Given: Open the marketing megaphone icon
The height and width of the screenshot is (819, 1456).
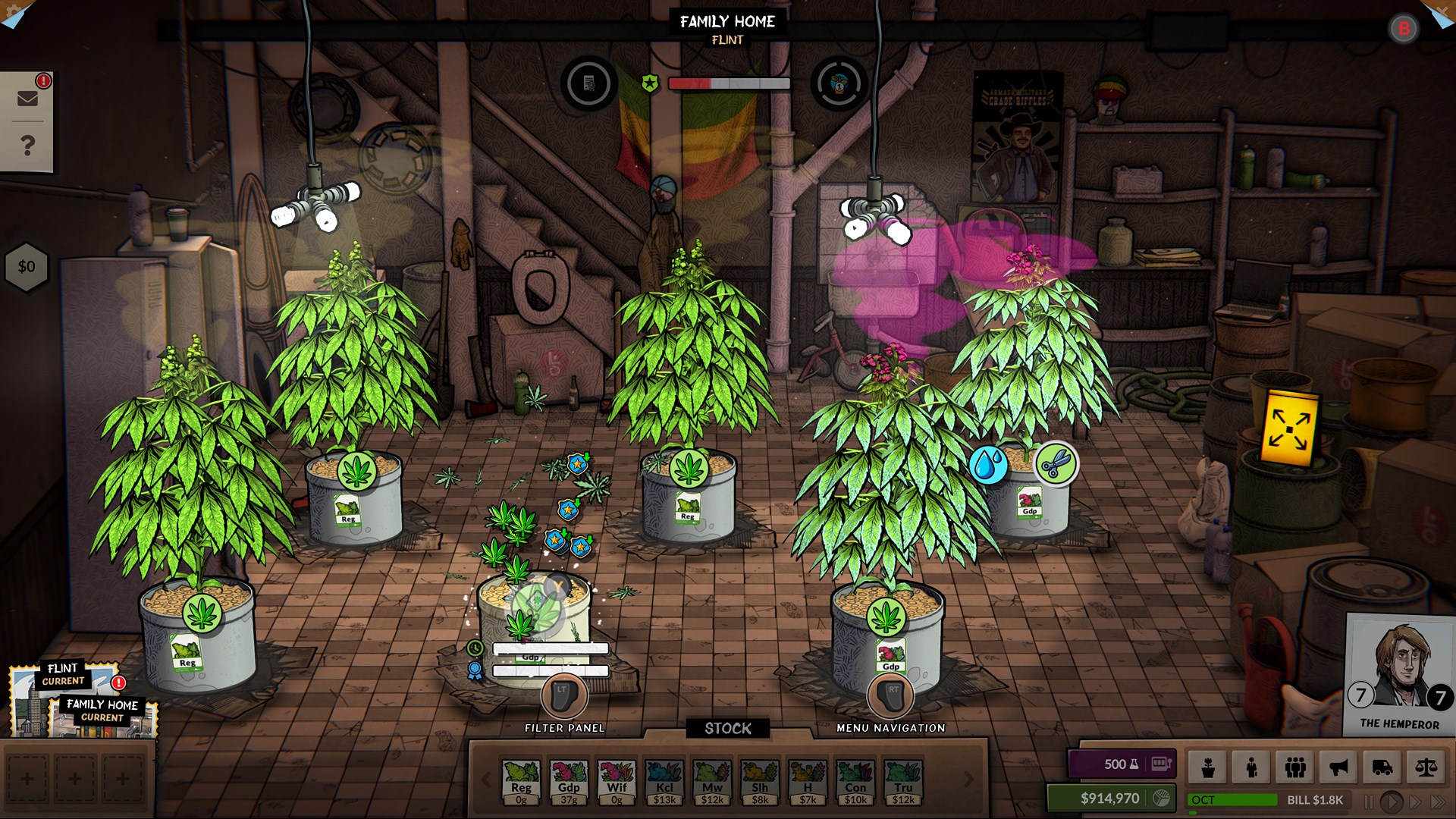Looking at the screenshot, I should click(x=1339, y=767).
